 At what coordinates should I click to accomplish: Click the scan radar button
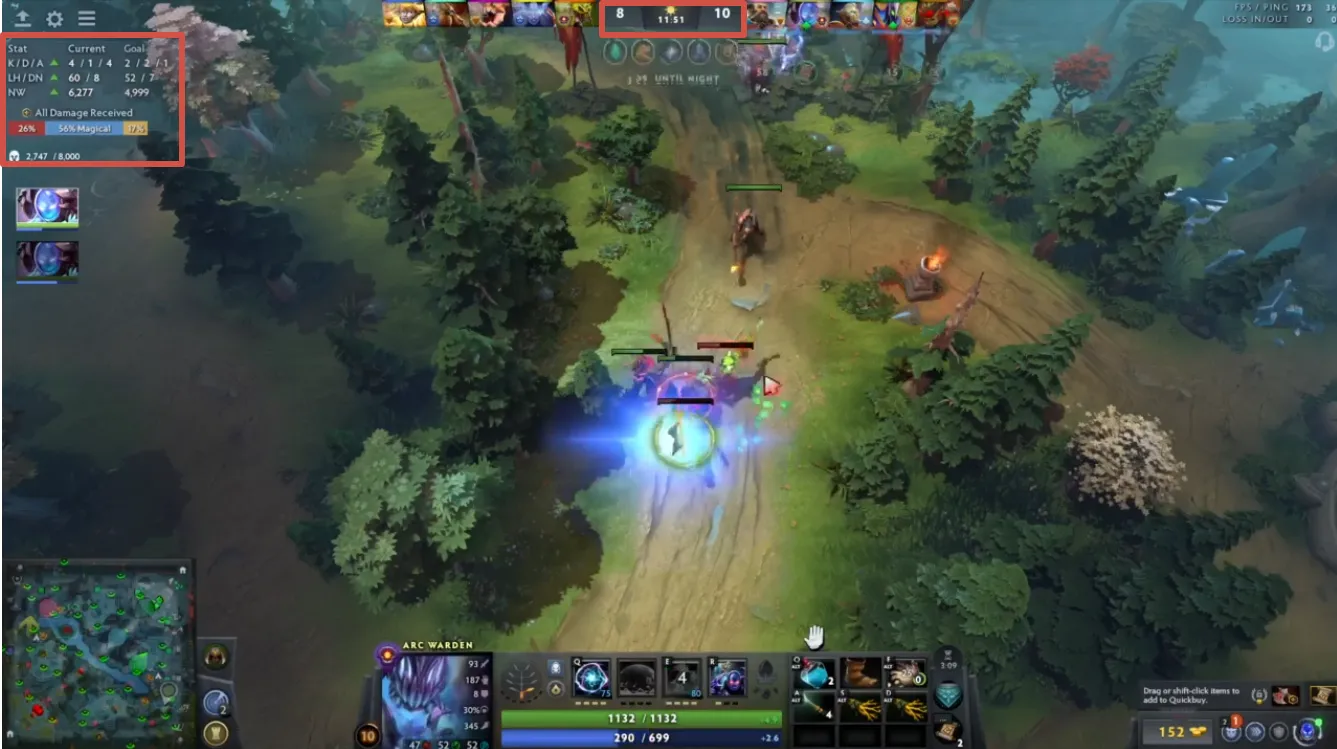coord(1255,731)
